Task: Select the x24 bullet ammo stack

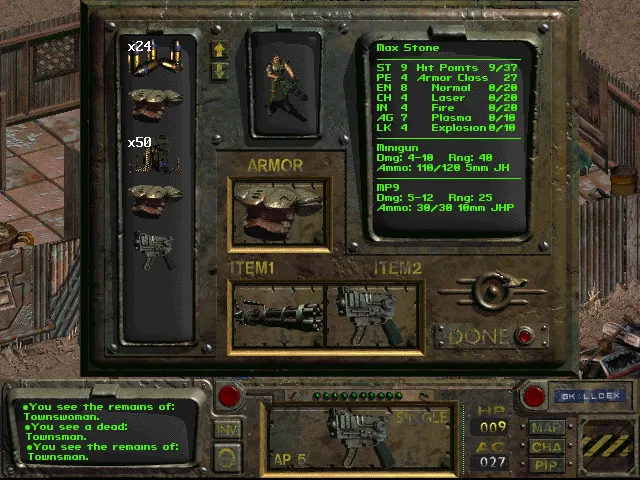Action: click(153, 59)
